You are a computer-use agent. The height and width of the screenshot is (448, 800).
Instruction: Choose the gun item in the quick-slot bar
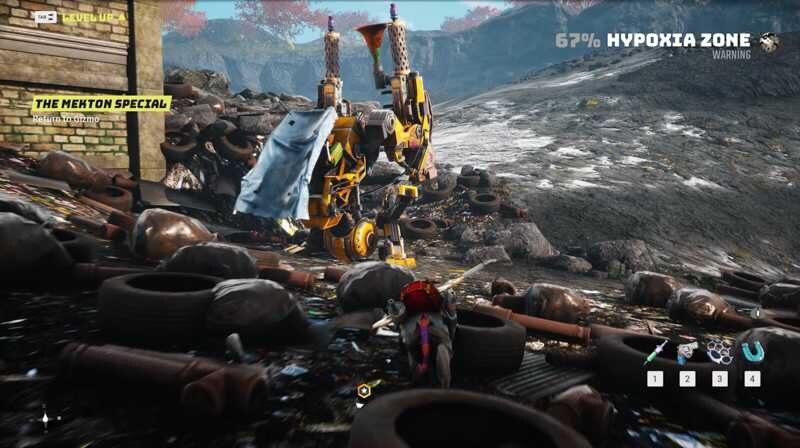687,352
